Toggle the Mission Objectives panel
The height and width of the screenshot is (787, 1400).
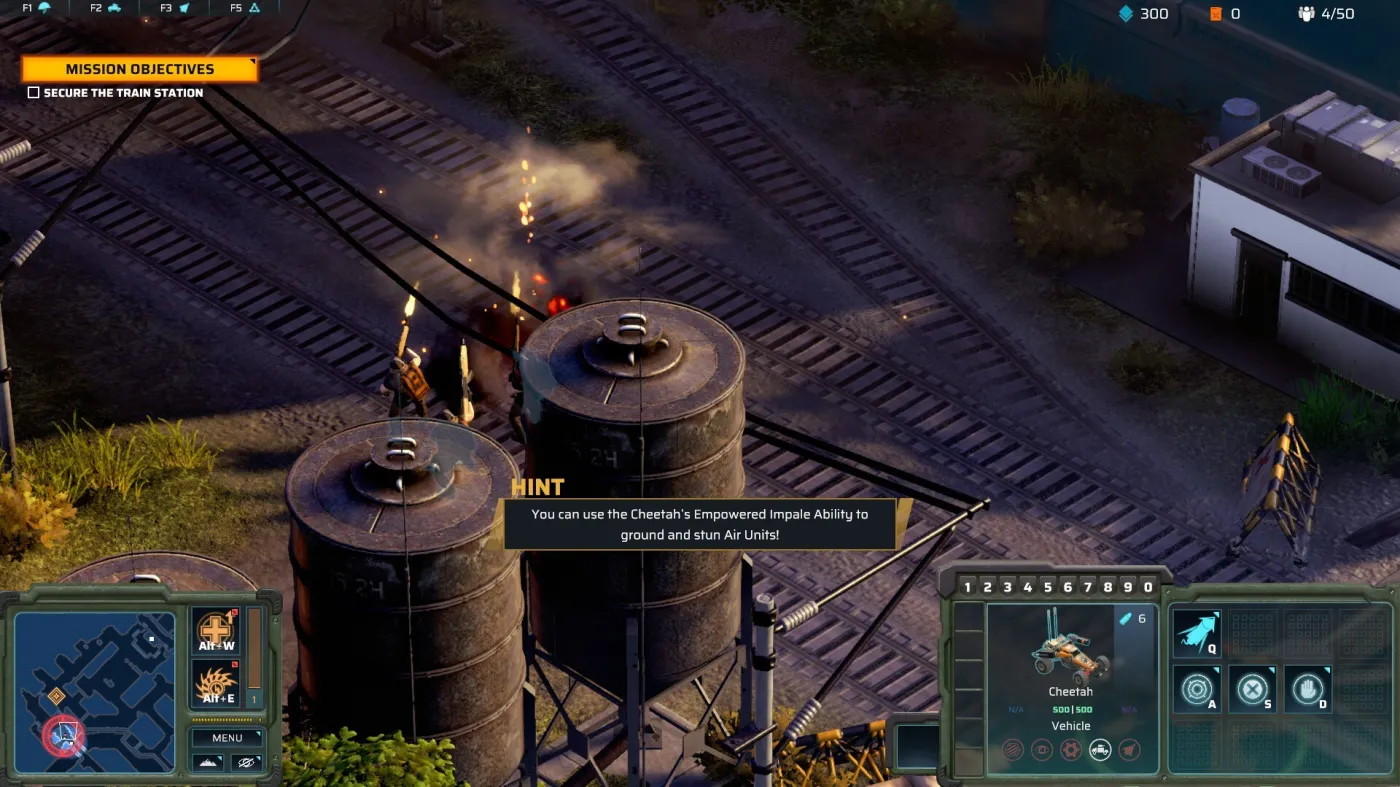coord(139,69)
